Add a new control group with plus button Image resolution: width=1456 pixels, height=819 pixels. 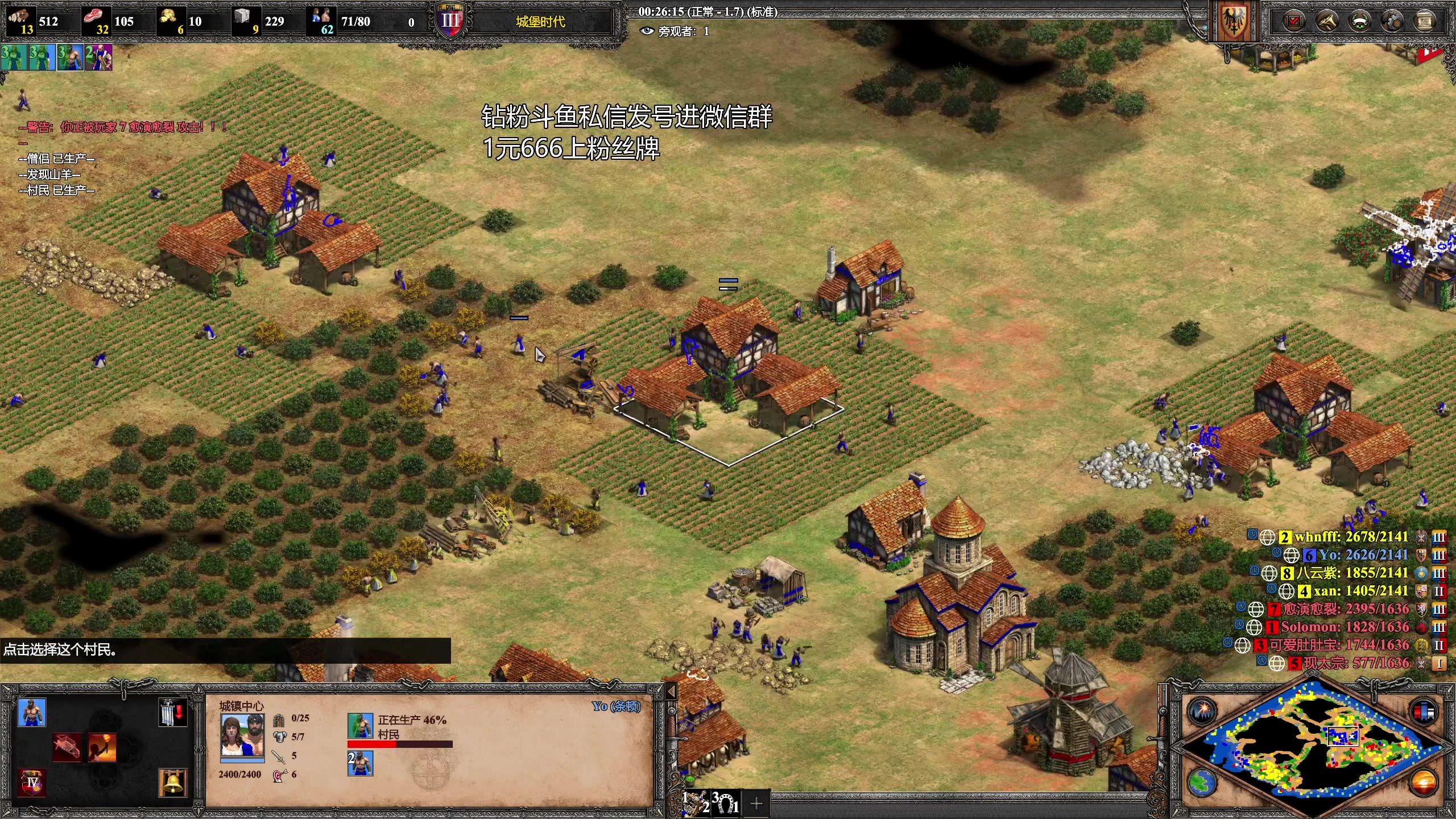(756, 803)
